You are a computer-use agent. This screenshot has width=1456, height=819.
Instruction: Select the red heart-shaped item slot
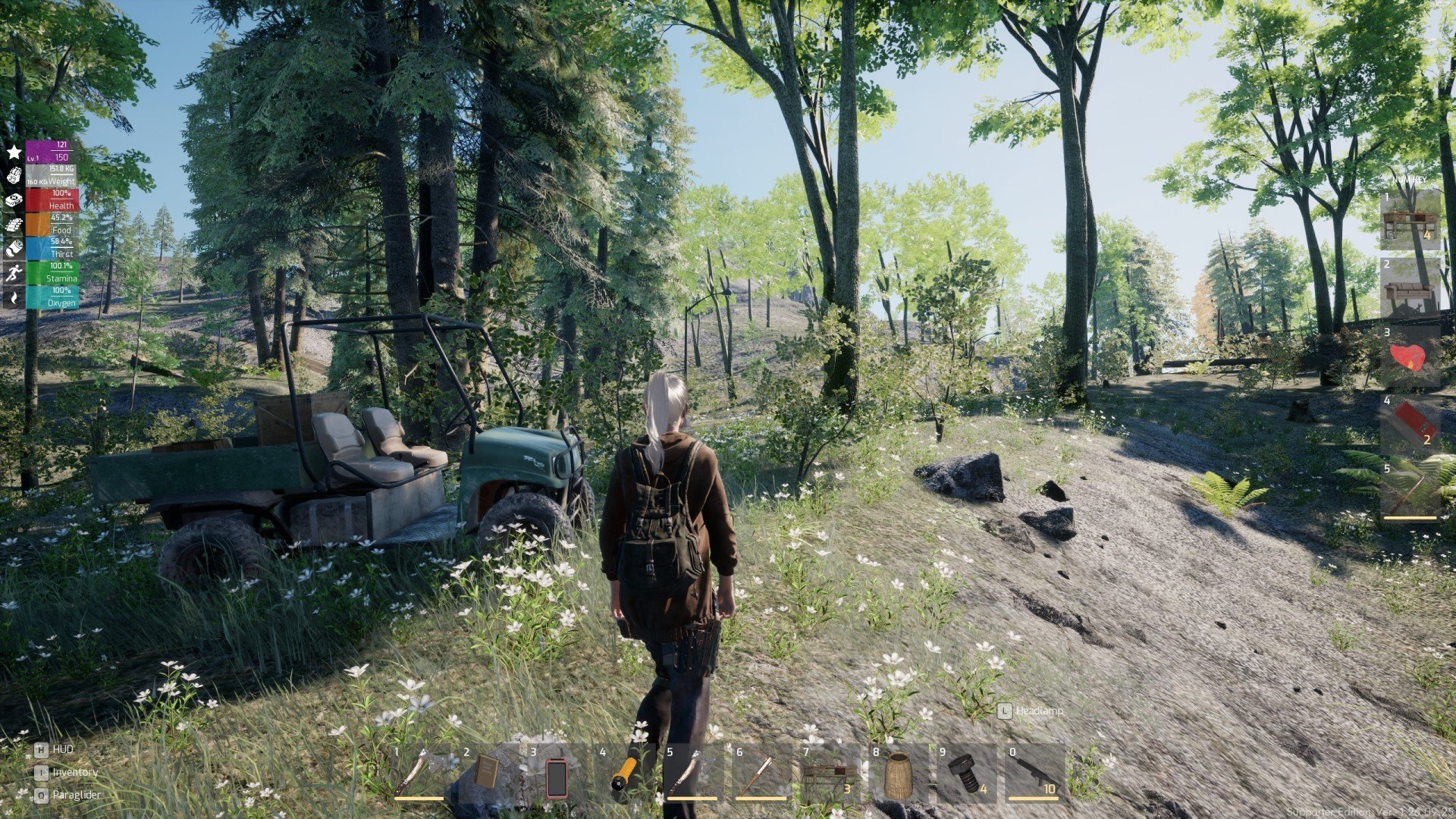(x=1410, y=356)
